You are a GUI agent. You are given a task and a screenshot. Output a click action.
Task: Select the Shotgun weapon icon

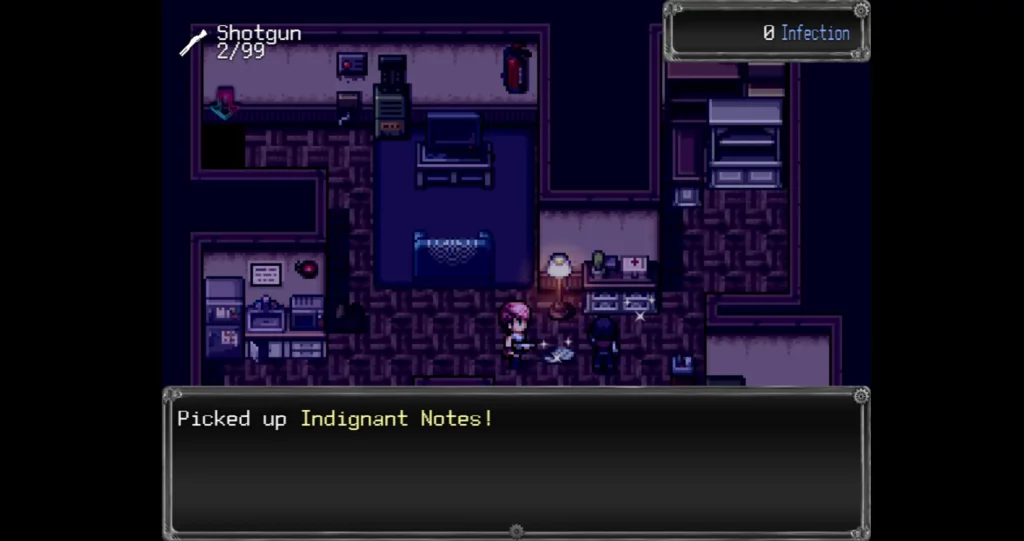click(x=193, y=42)
